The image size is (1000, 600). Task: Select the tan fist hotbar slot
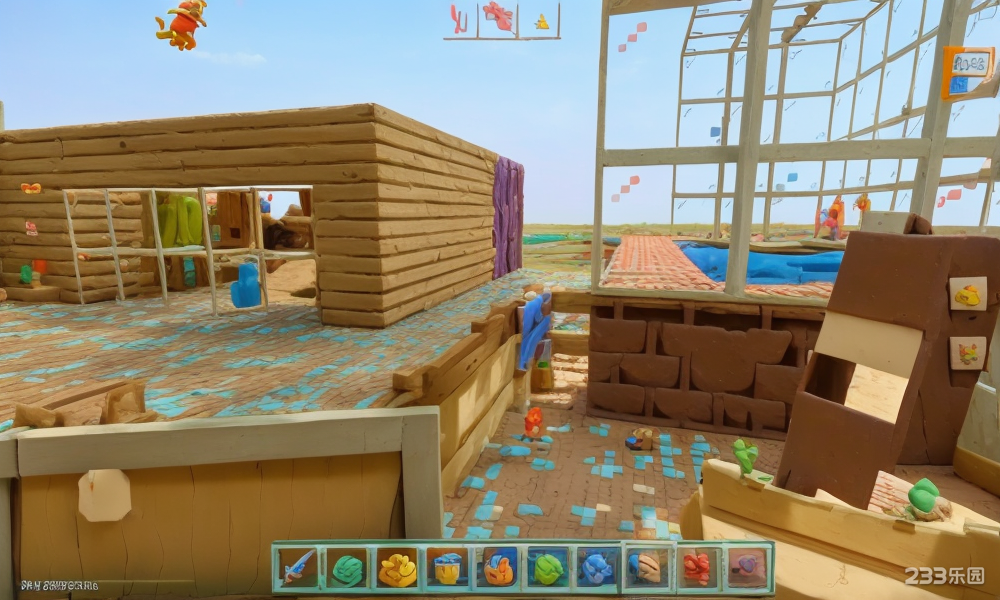(x=647, y=568)
